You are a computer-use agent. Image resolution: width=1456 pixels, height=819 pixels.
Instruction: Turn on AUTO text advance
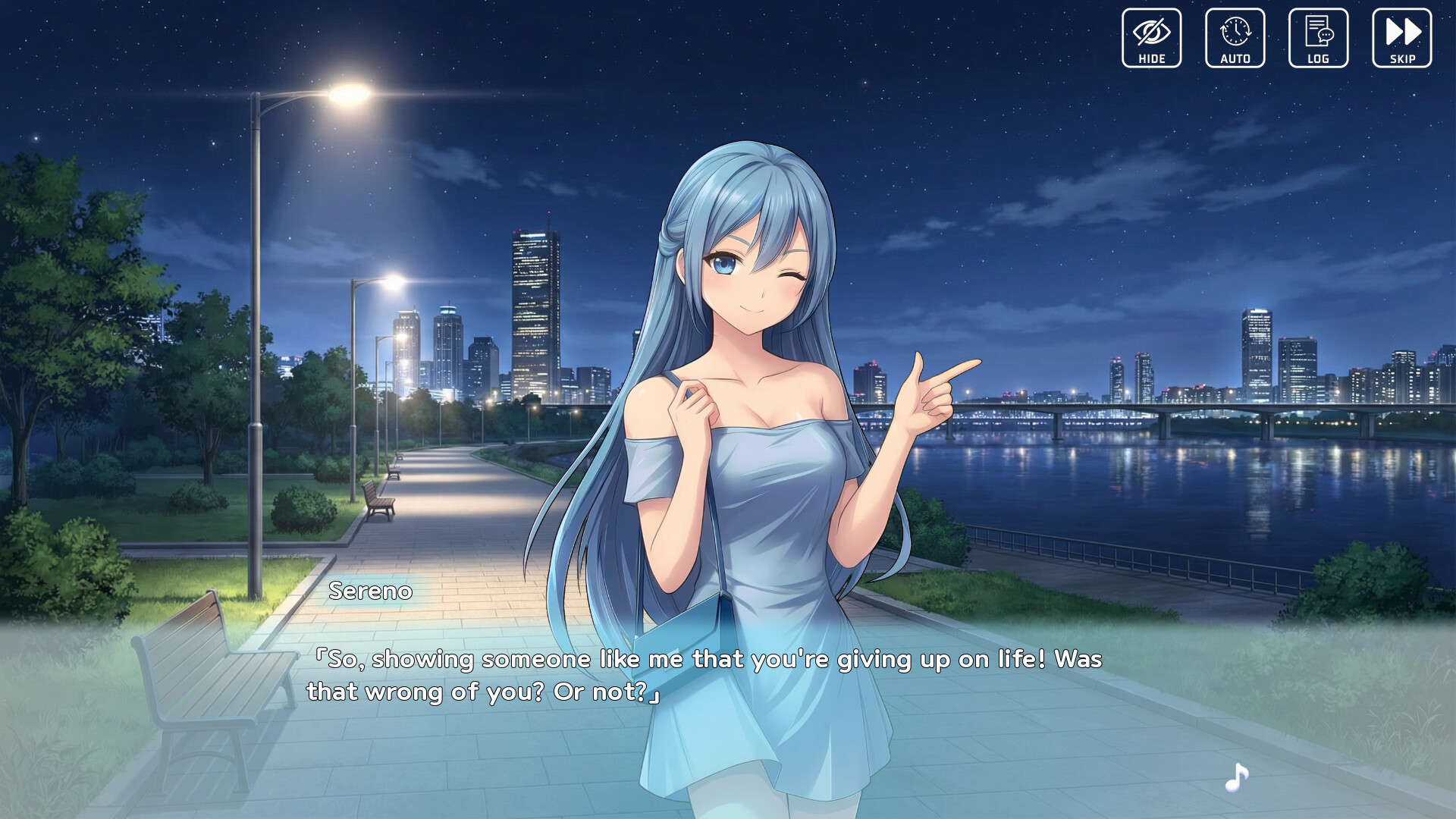click(x=1235, y=38)
